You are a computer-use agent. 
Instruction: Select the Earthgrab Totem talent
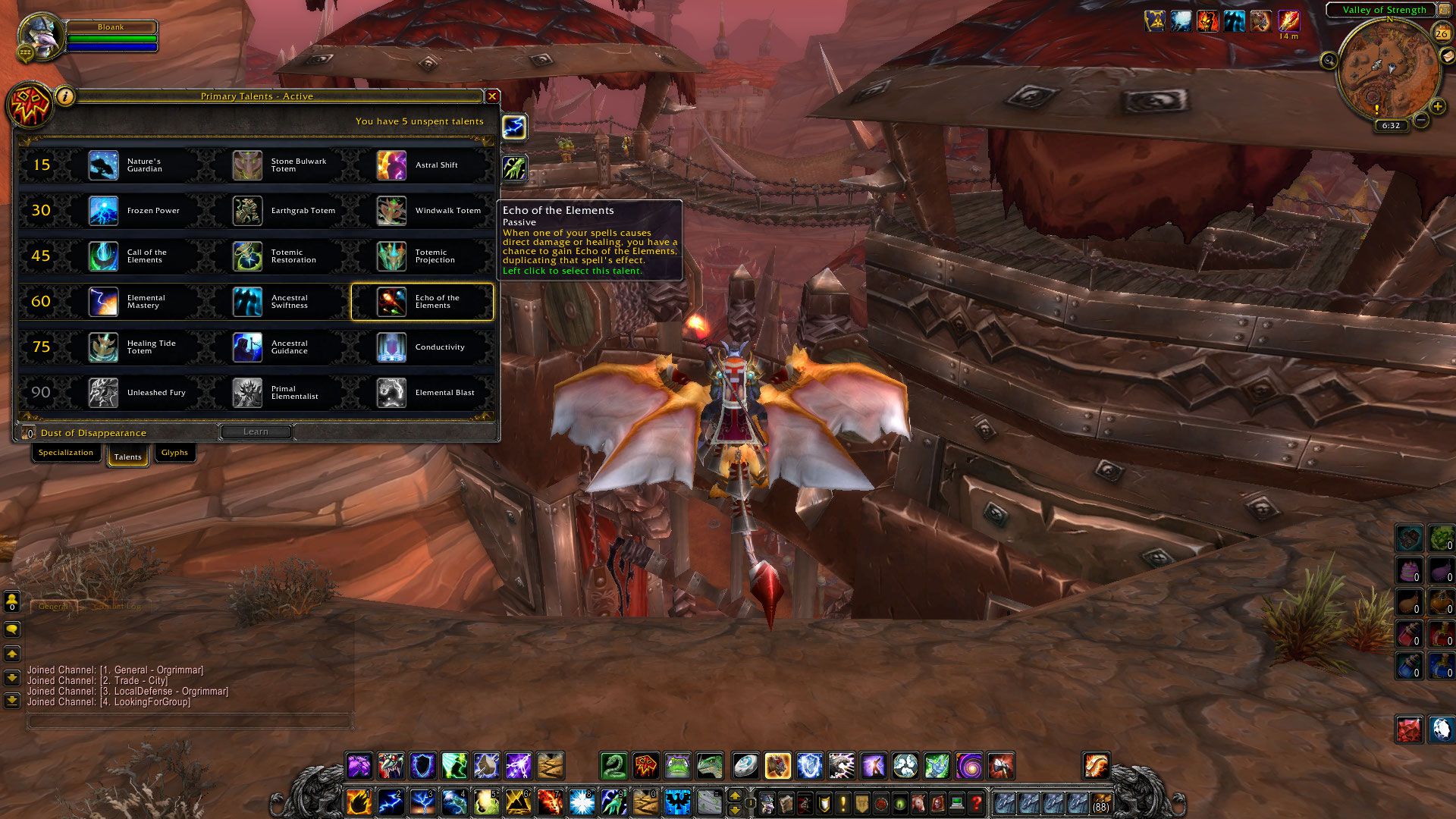point(248,211)
